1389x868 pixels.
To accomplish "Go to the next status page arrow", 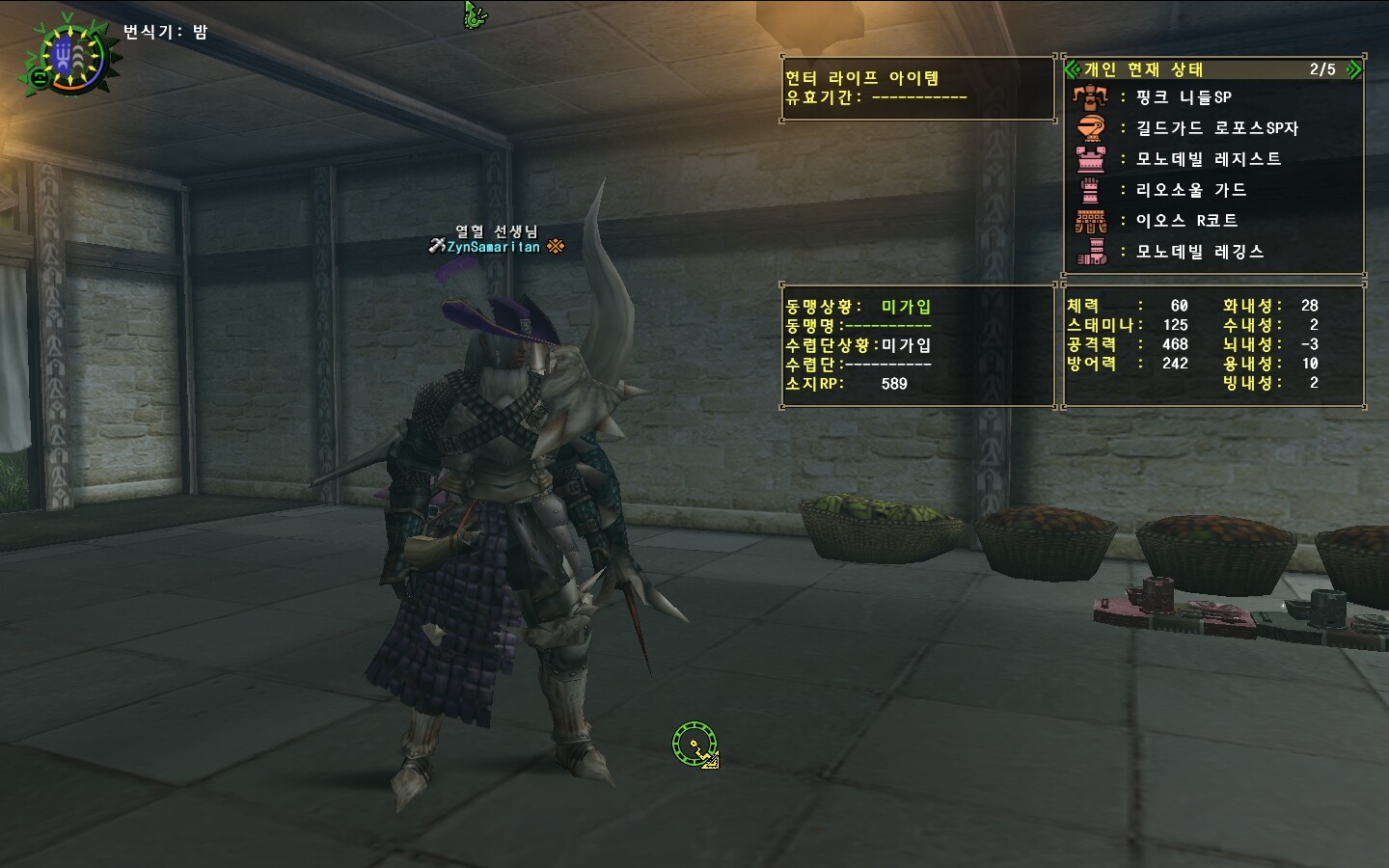I will [x=1353, y=69].
